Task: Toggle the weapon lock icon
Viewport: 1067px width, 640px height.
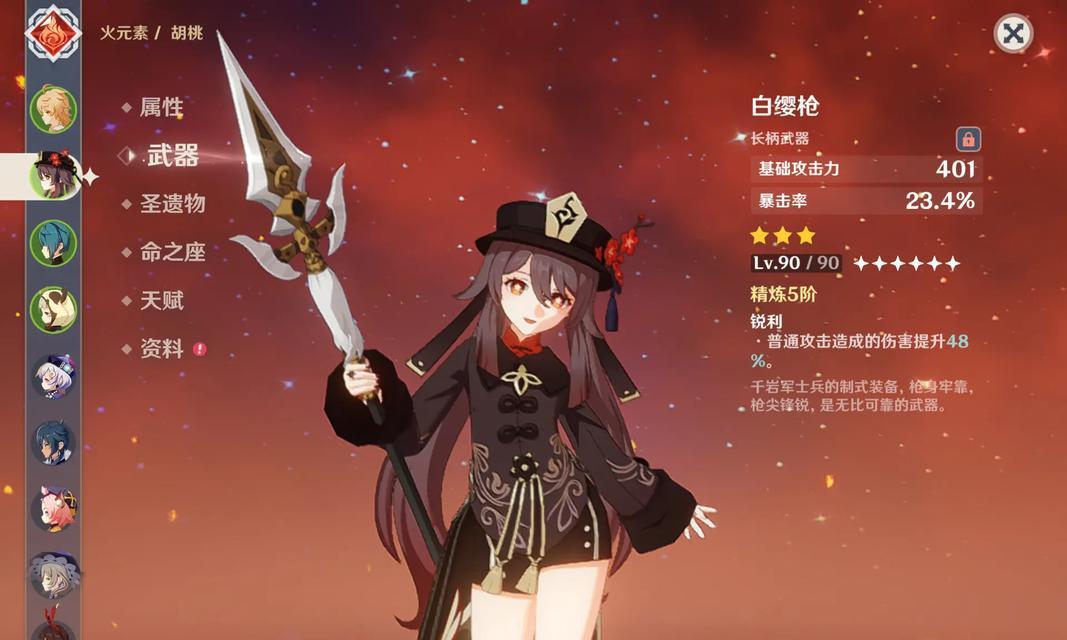Action: click(967, 139)
